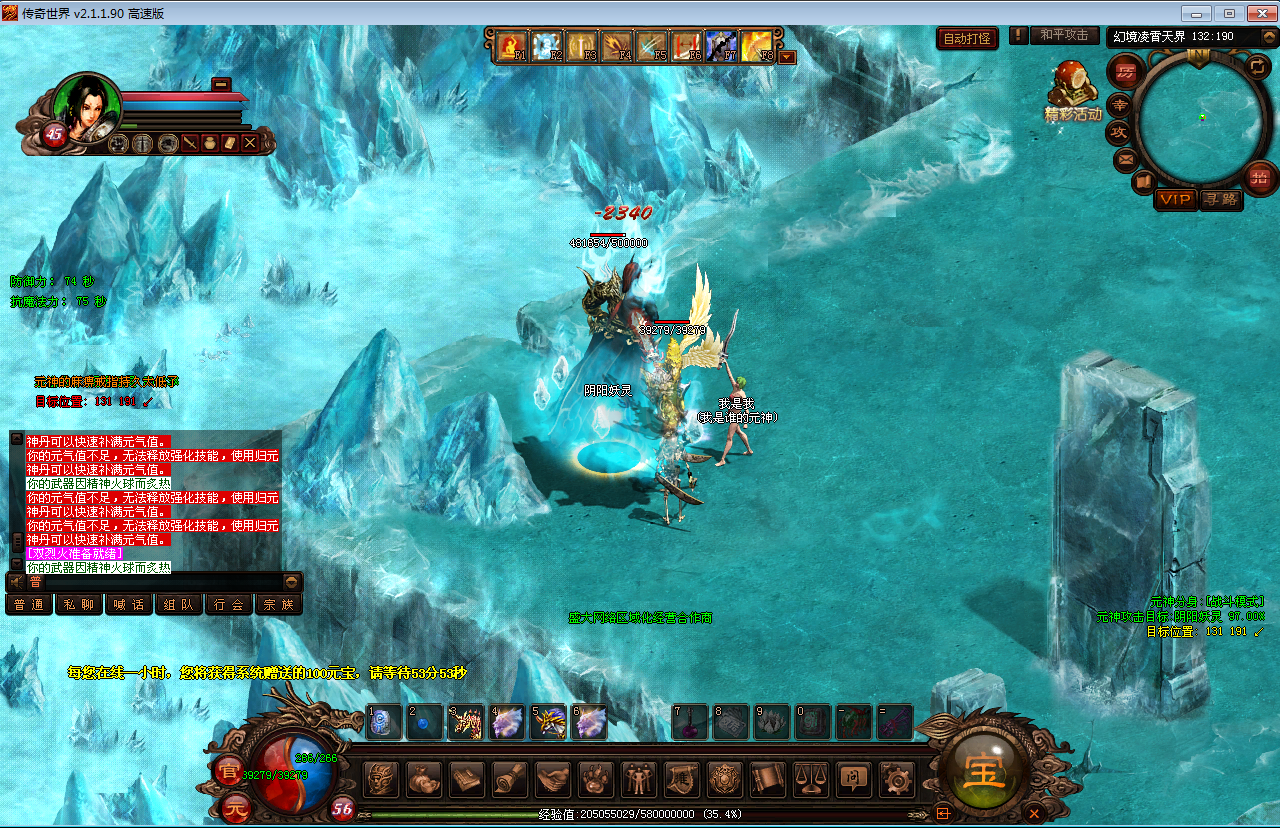
Task: Open the 精彩活动 events drum icon
Action: coord(1072,88)
